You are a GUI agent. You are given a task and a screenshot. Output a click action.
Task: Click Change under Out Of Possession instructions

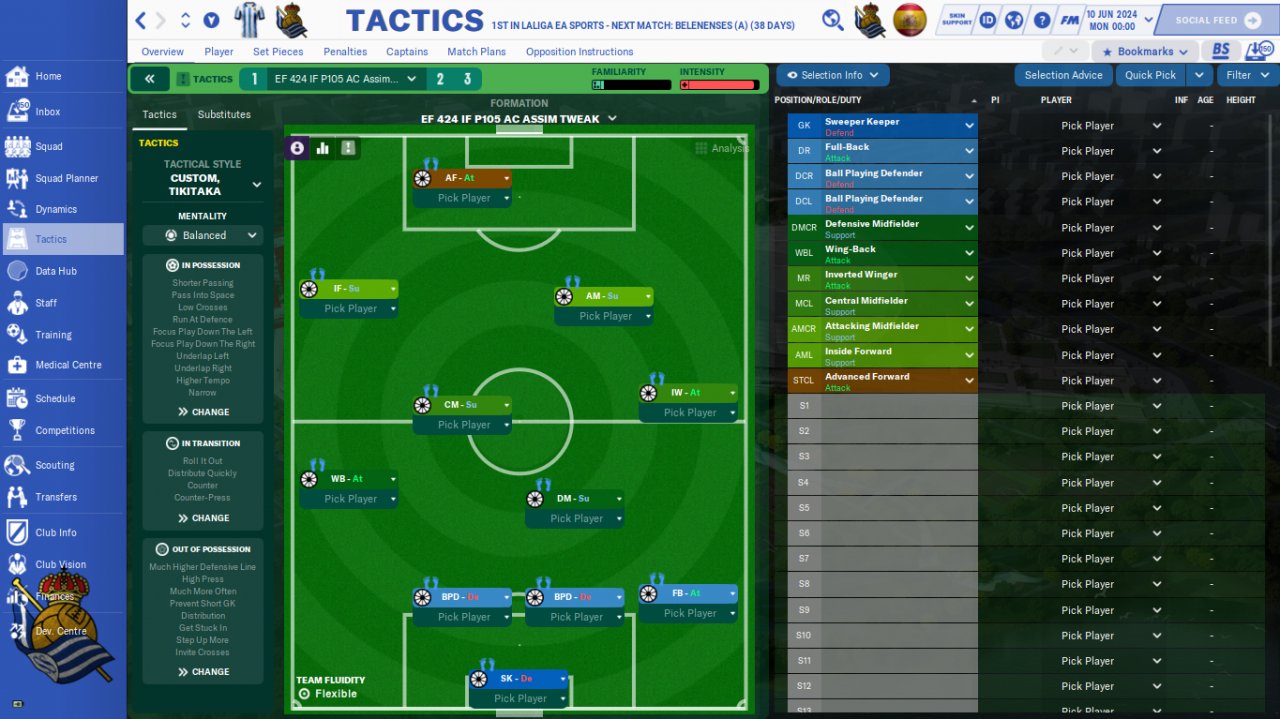click(x=203, y=672)
